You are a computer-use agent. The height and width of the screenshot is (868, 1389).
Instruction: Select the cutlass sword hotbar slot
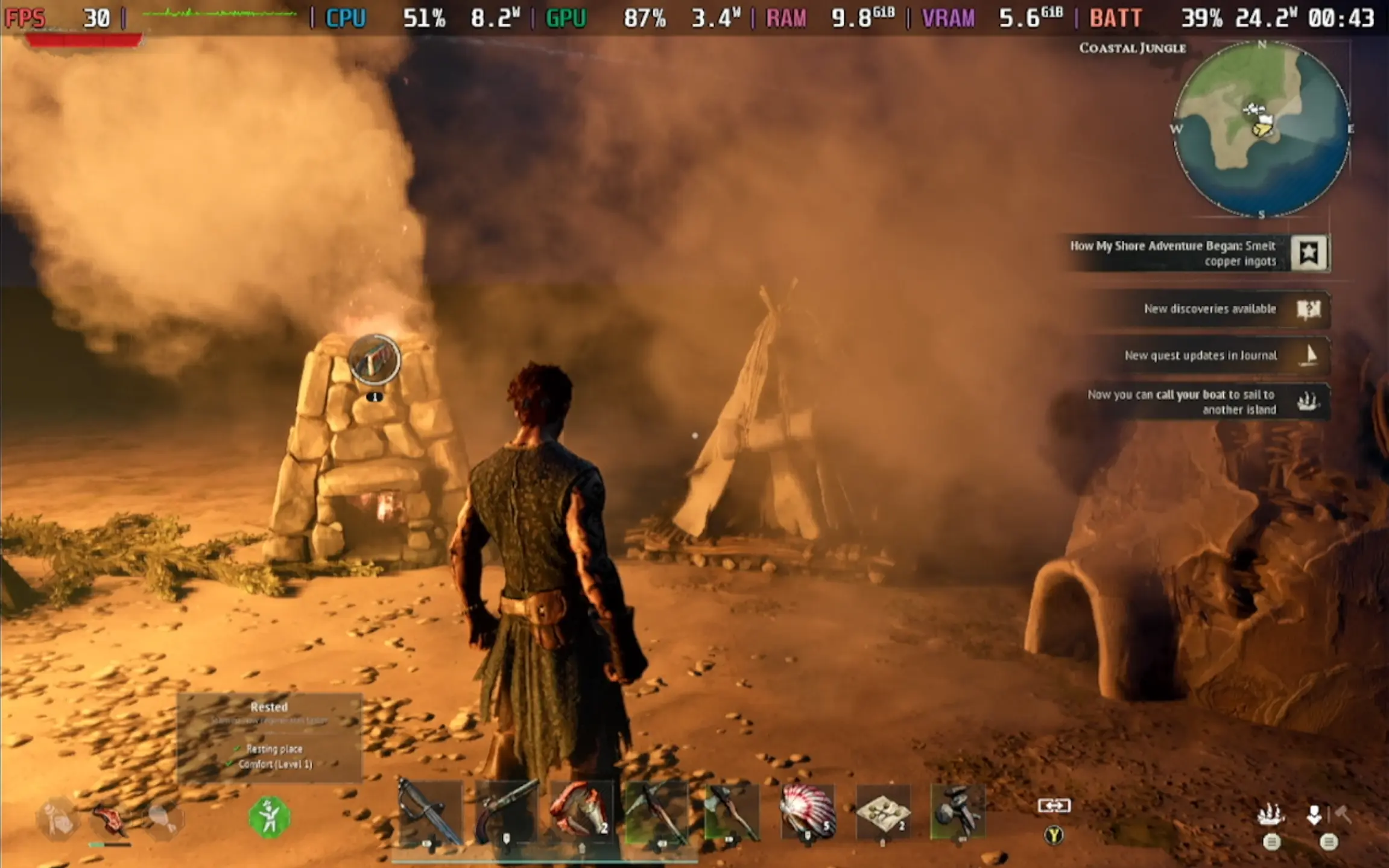point(429,811)
